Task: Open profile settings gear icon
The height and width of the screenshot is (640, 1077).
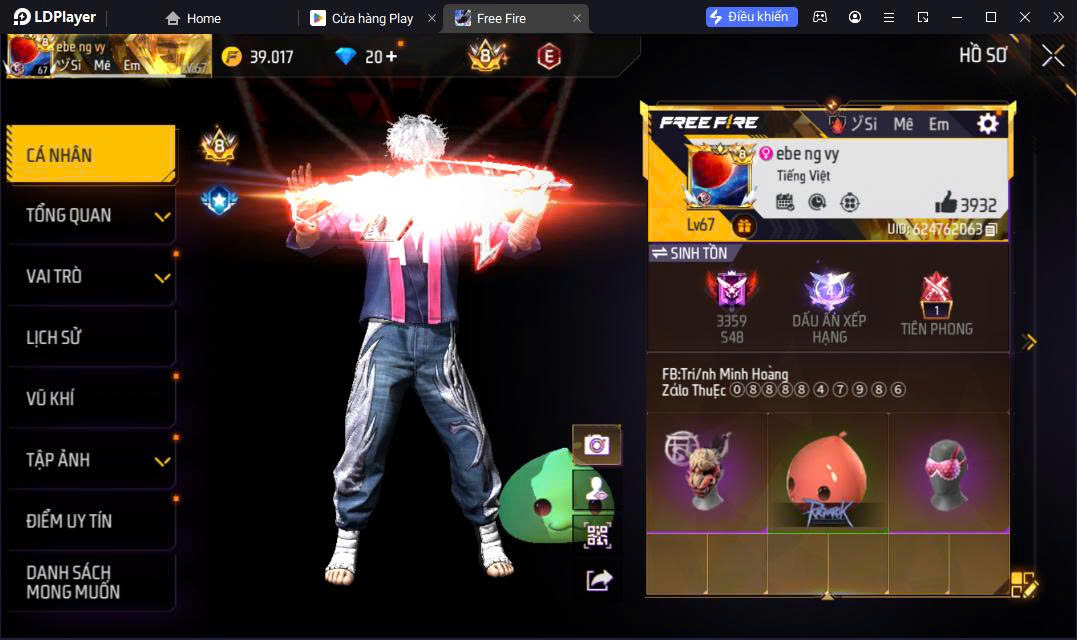Action: pyautogui.click(x=988, y=123)
